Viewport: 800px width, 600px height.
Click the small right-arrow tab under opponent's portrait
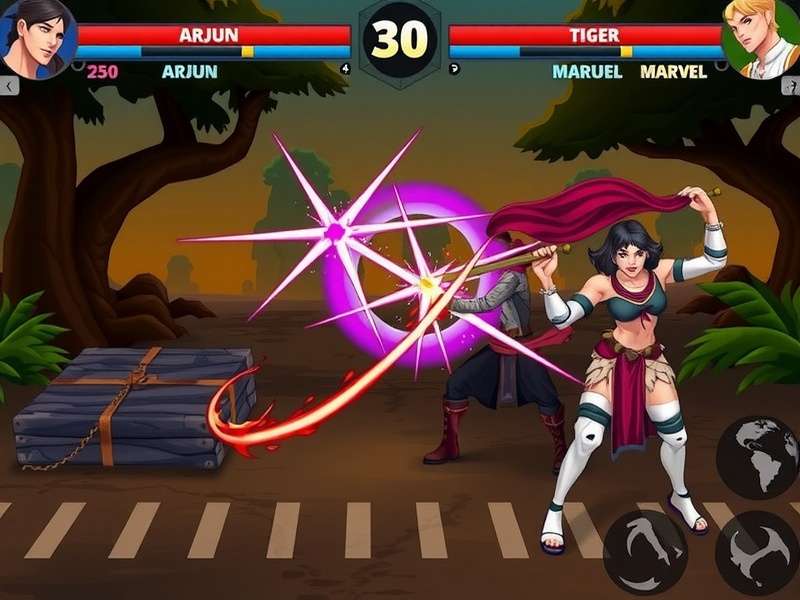pos(790,87)
